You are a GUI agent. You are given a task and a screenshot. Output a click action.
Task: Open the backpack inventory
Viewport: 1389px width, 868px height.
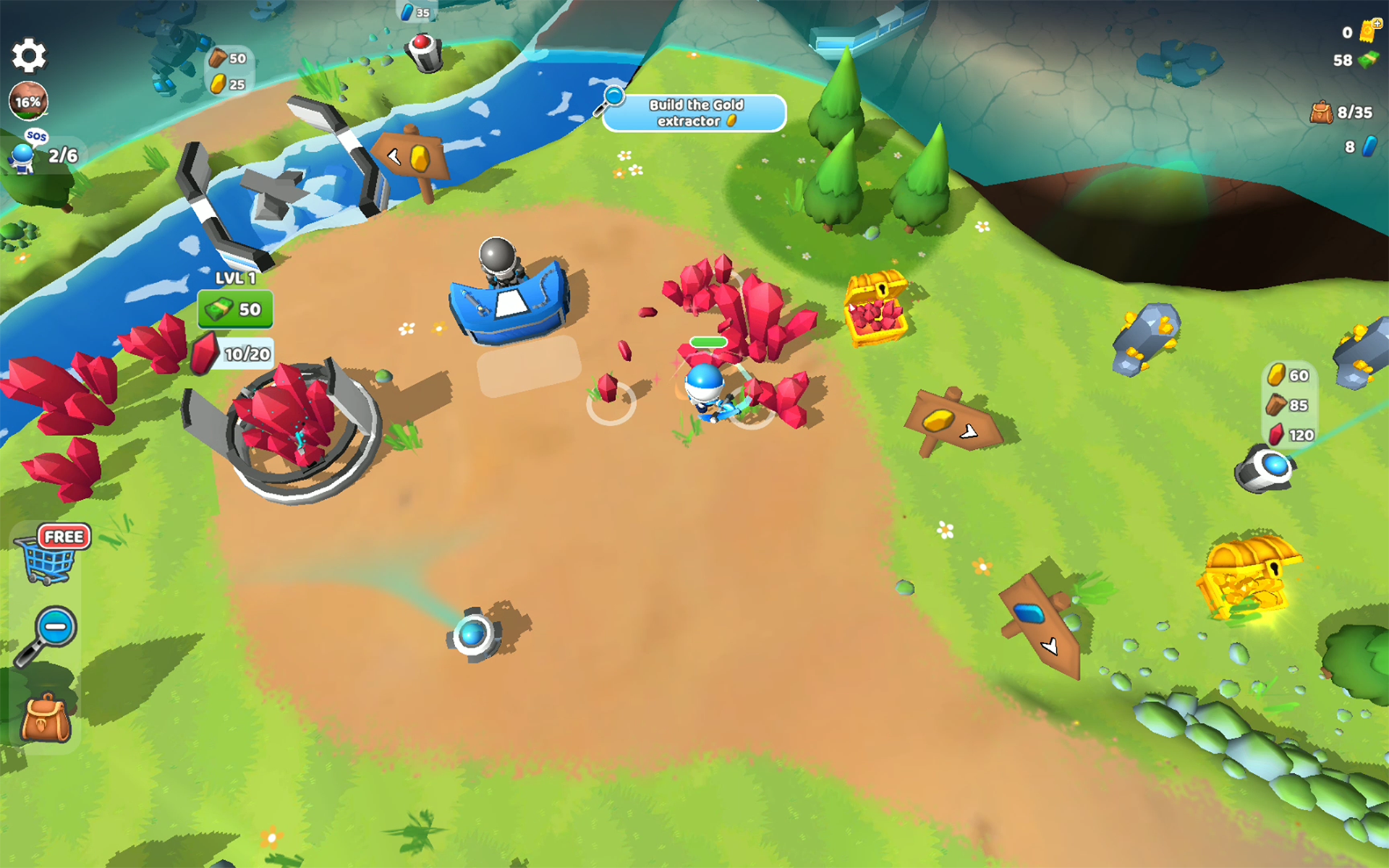point(45,719)
